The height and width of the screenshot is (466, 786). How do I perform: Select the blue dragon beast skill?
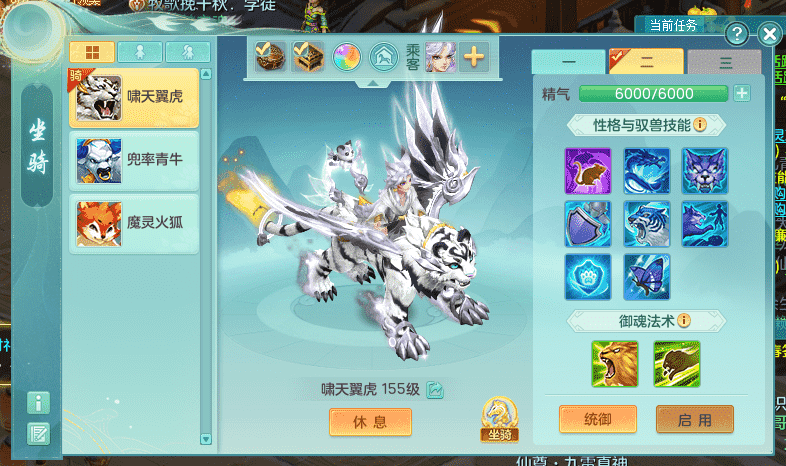coord(647,171)
